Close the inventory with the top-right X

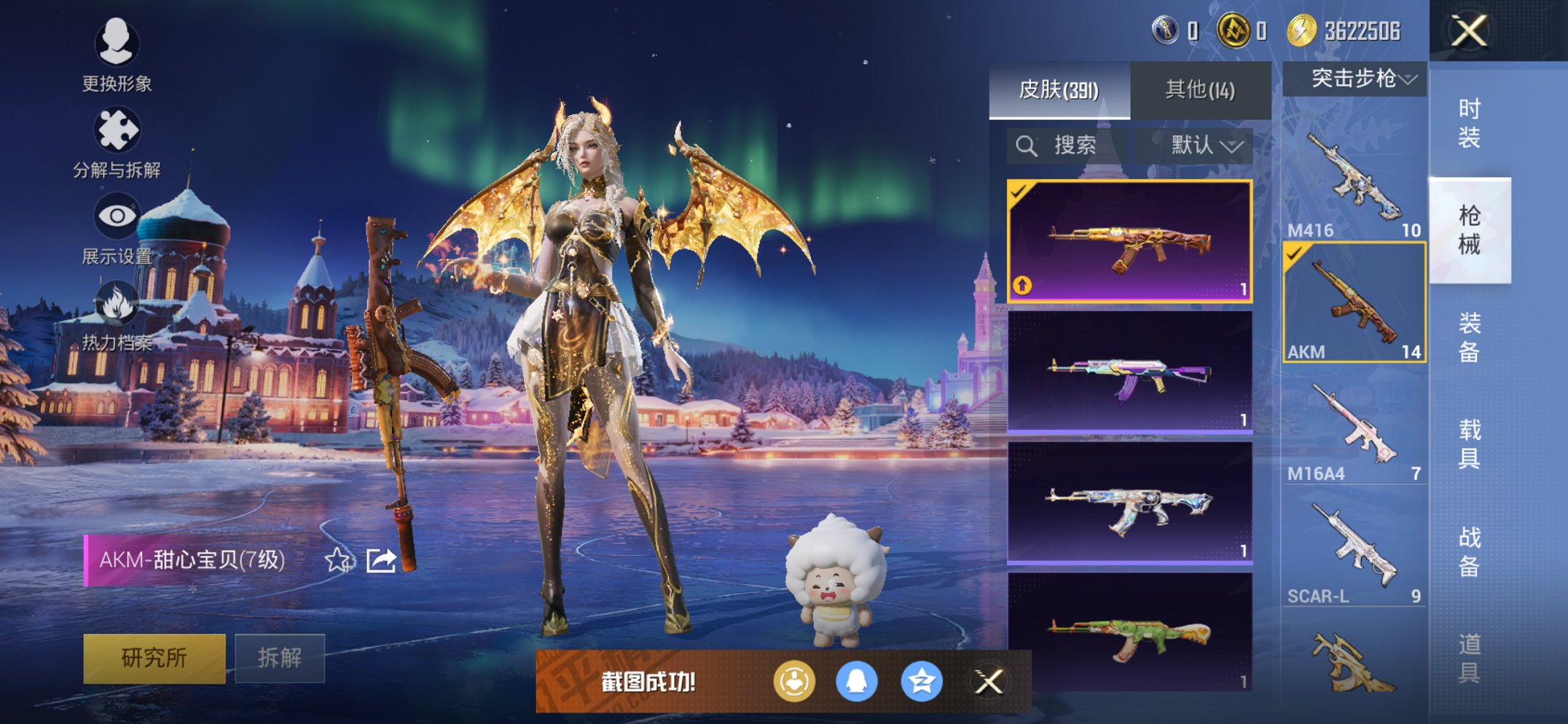(1469, 31)
